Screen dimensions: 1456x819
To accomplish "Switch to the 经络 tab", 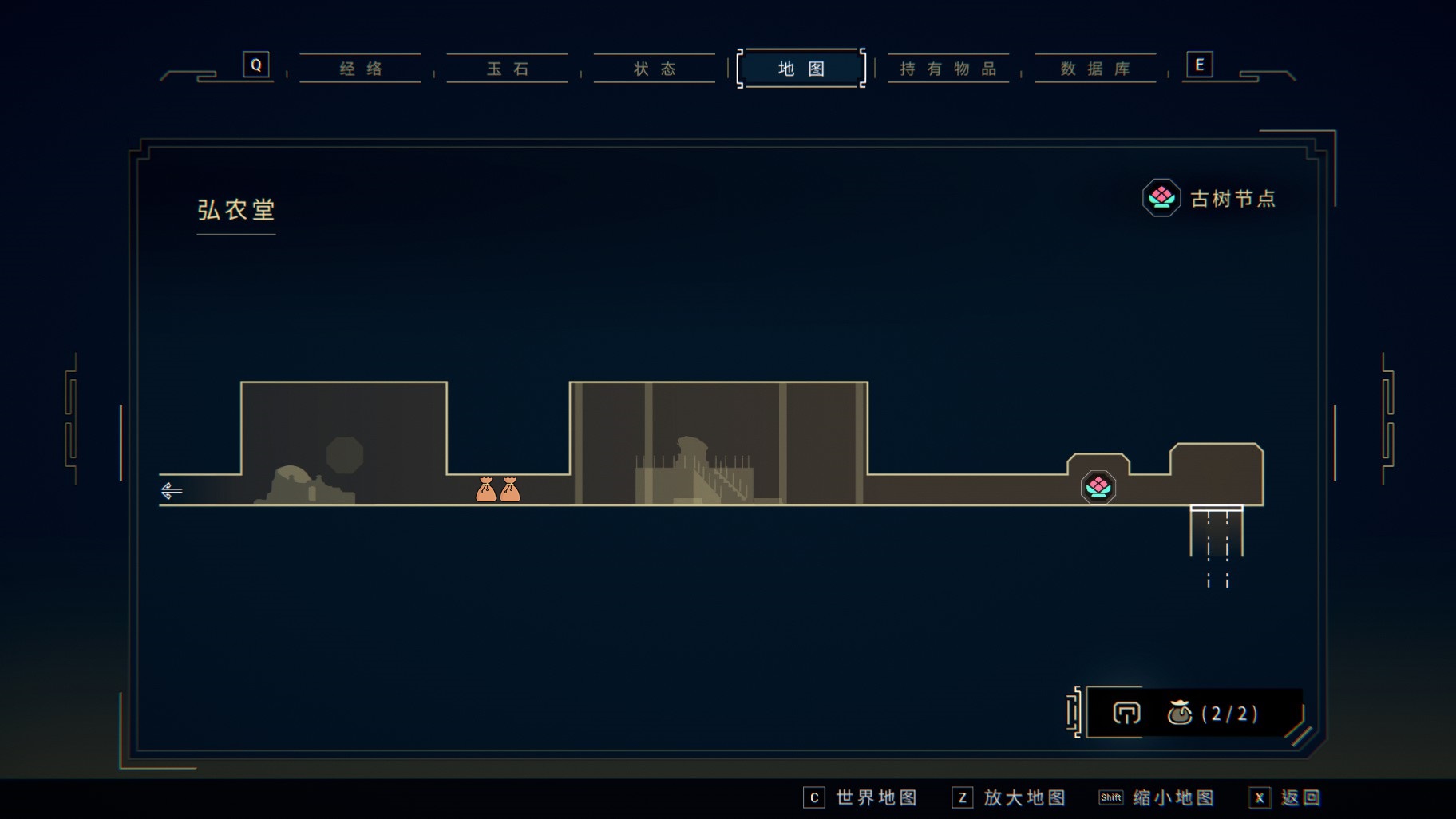I will [x=361, y=69].
